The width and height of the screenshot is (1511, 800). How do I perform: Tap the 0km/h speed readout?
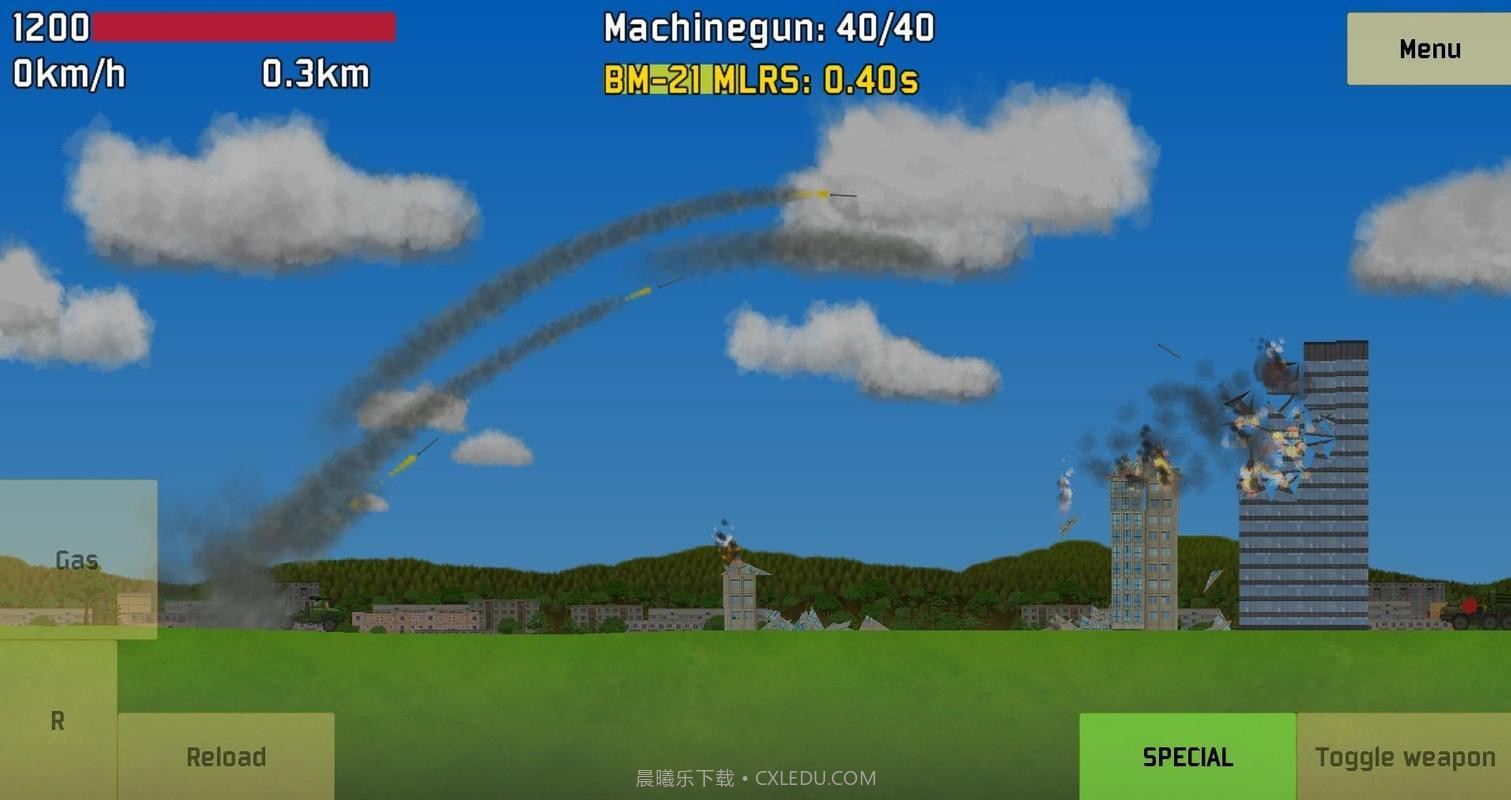click(x=69, y=74)
